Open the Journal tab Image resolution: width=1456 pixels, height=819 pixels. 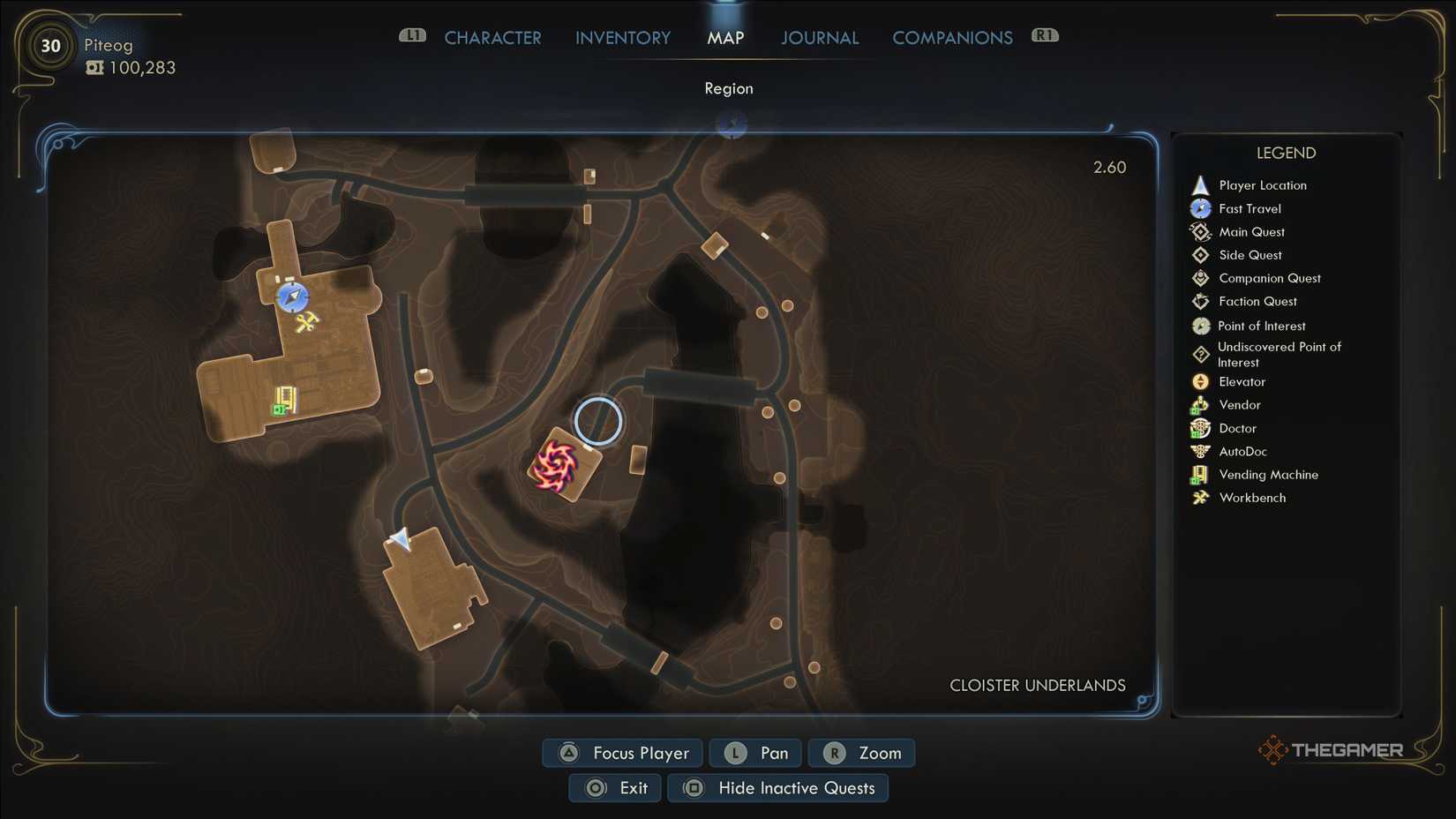[819, 37]
